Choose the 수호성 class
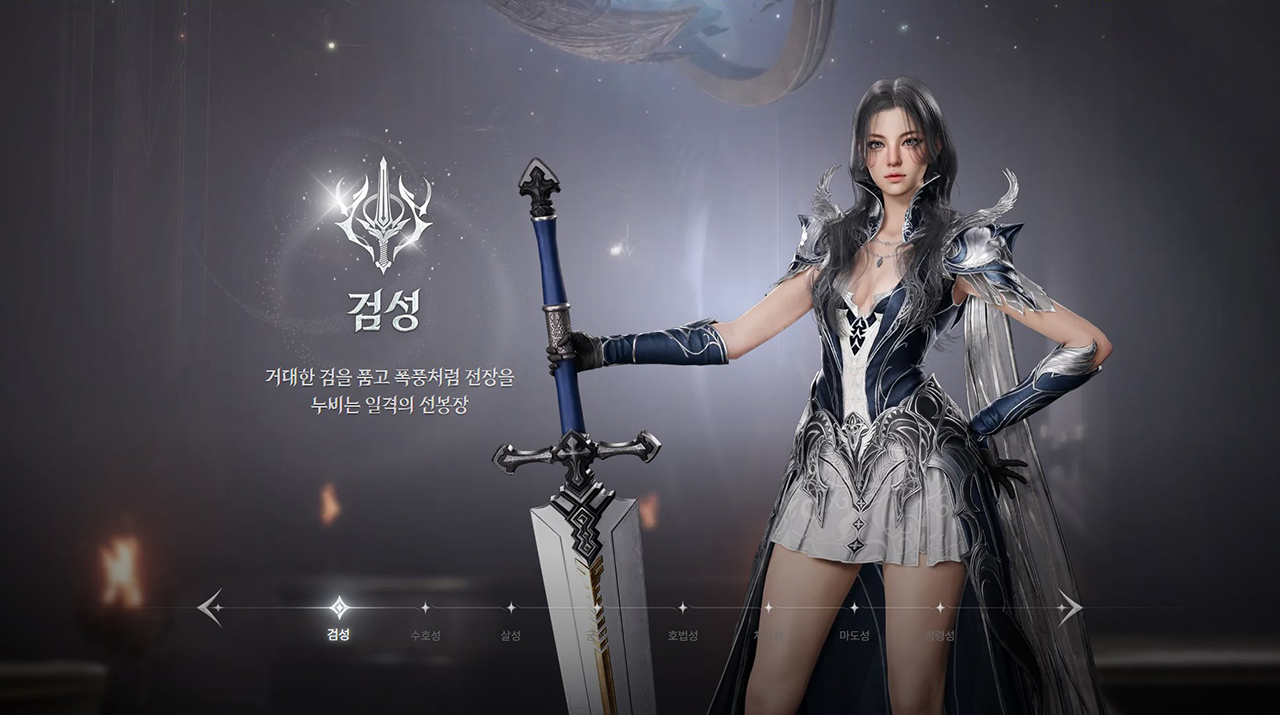This screenshot has width=1280, height=715. (x=425, y=607)
